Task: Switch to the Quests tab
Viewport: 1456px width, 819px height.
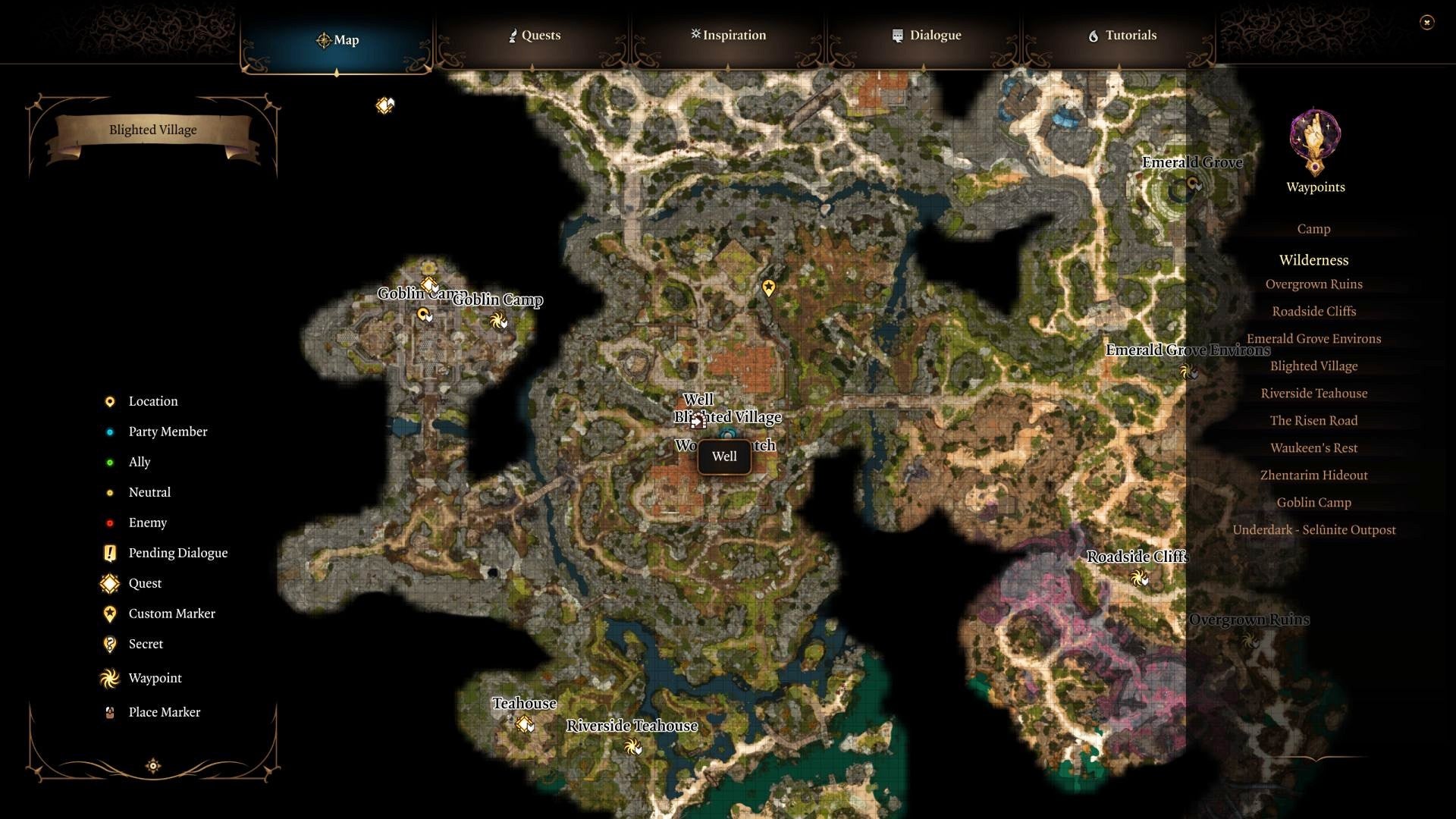Action: point(535,35)
